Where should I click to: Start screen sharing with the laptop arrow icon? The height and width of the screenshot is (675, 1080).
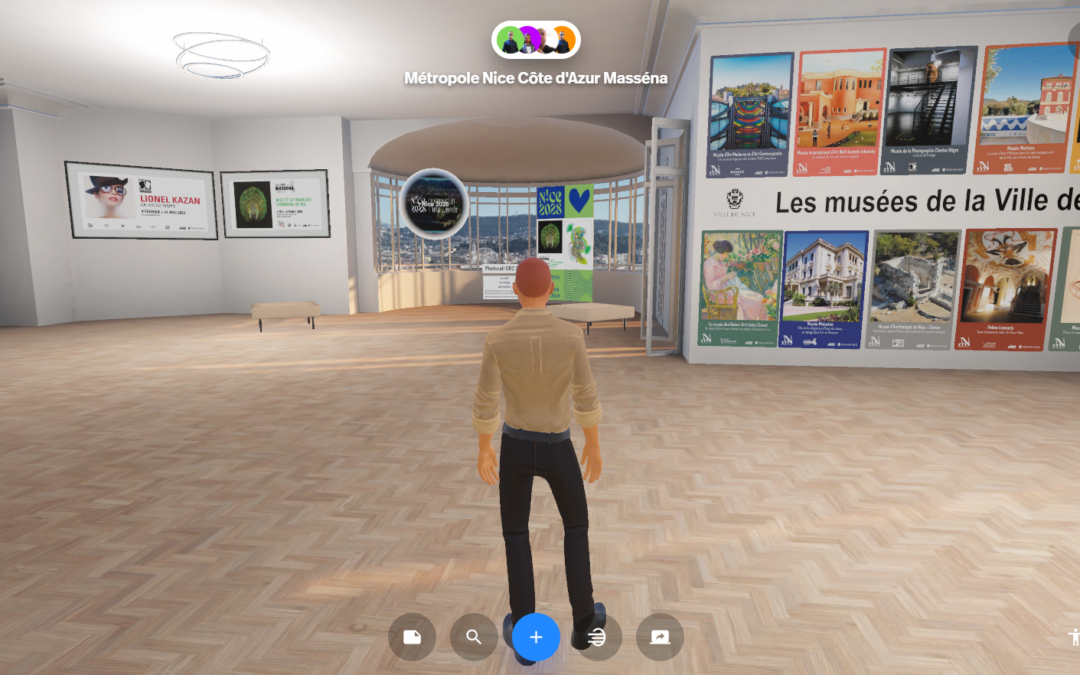tap(660, 637)
